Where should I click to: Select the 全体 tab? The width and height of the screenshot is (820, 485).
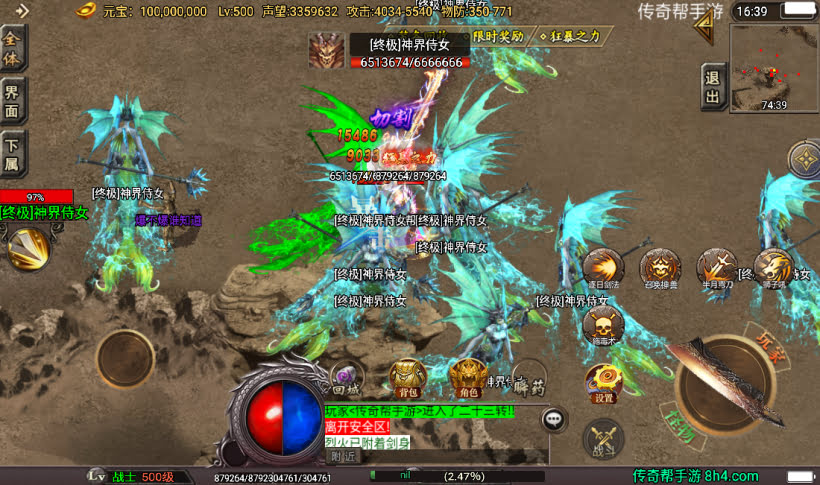point(13,48)
